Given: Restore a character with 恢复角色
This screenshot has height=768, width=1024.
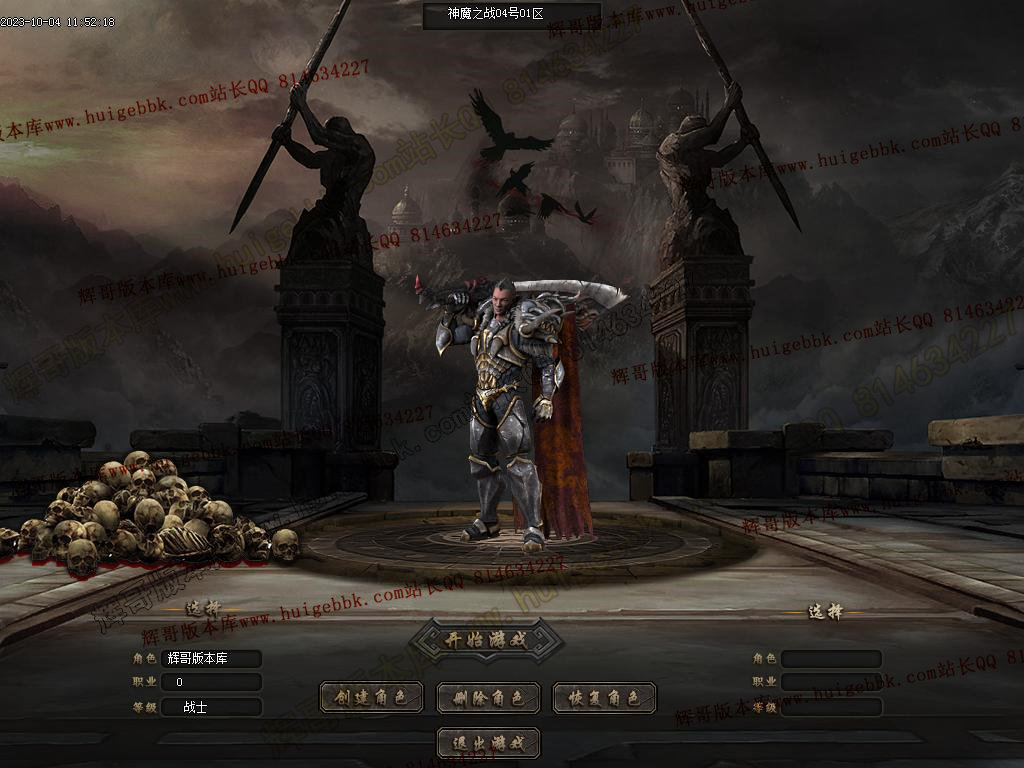Looking at the screenshot, I should [604, 698].
